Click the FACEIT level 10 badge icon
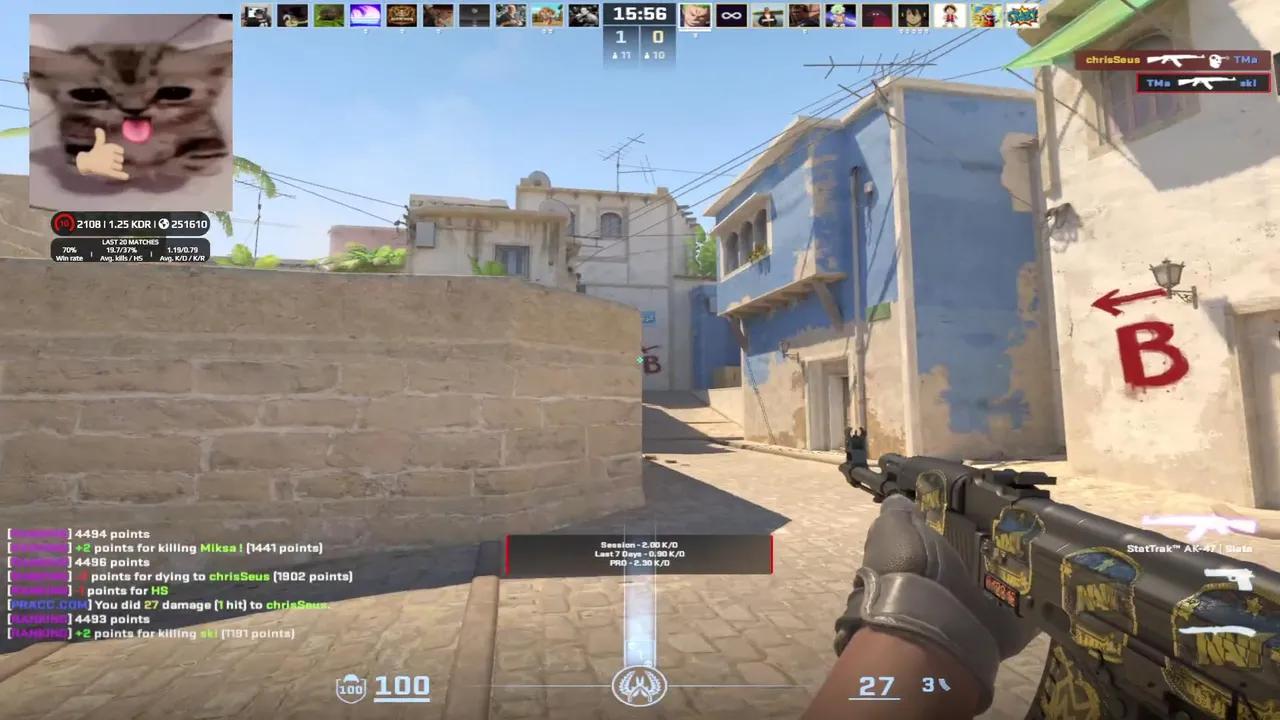This screenshot has width=1280, height=720. (62, 224)
